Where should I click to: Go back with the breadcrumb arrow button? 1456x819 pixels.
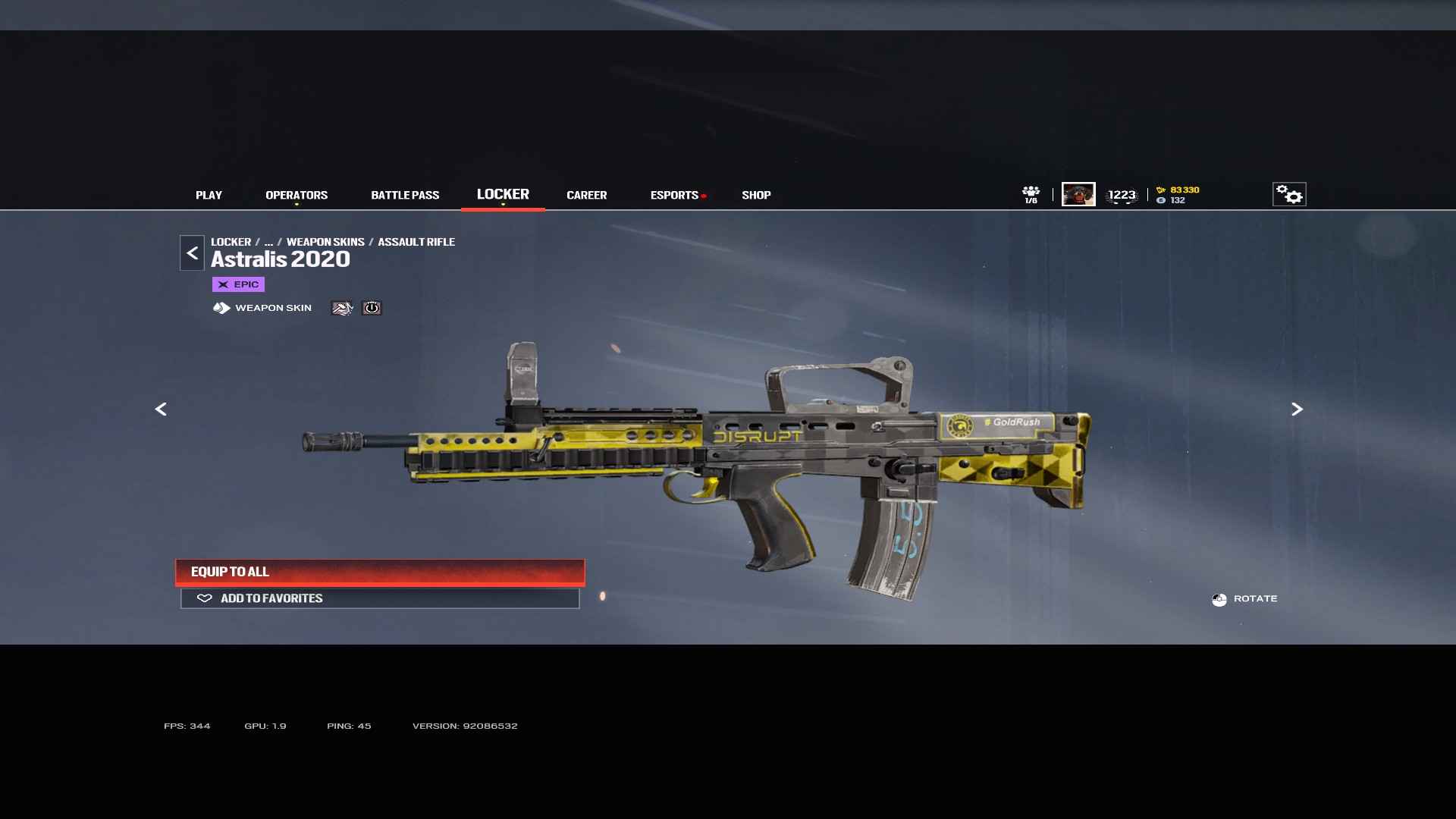[192, 253]
